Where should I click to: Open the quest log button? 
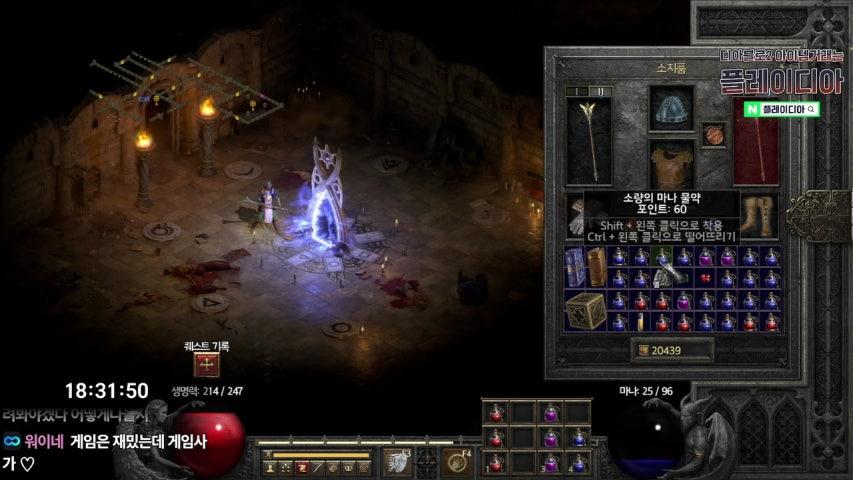(207, 364)
